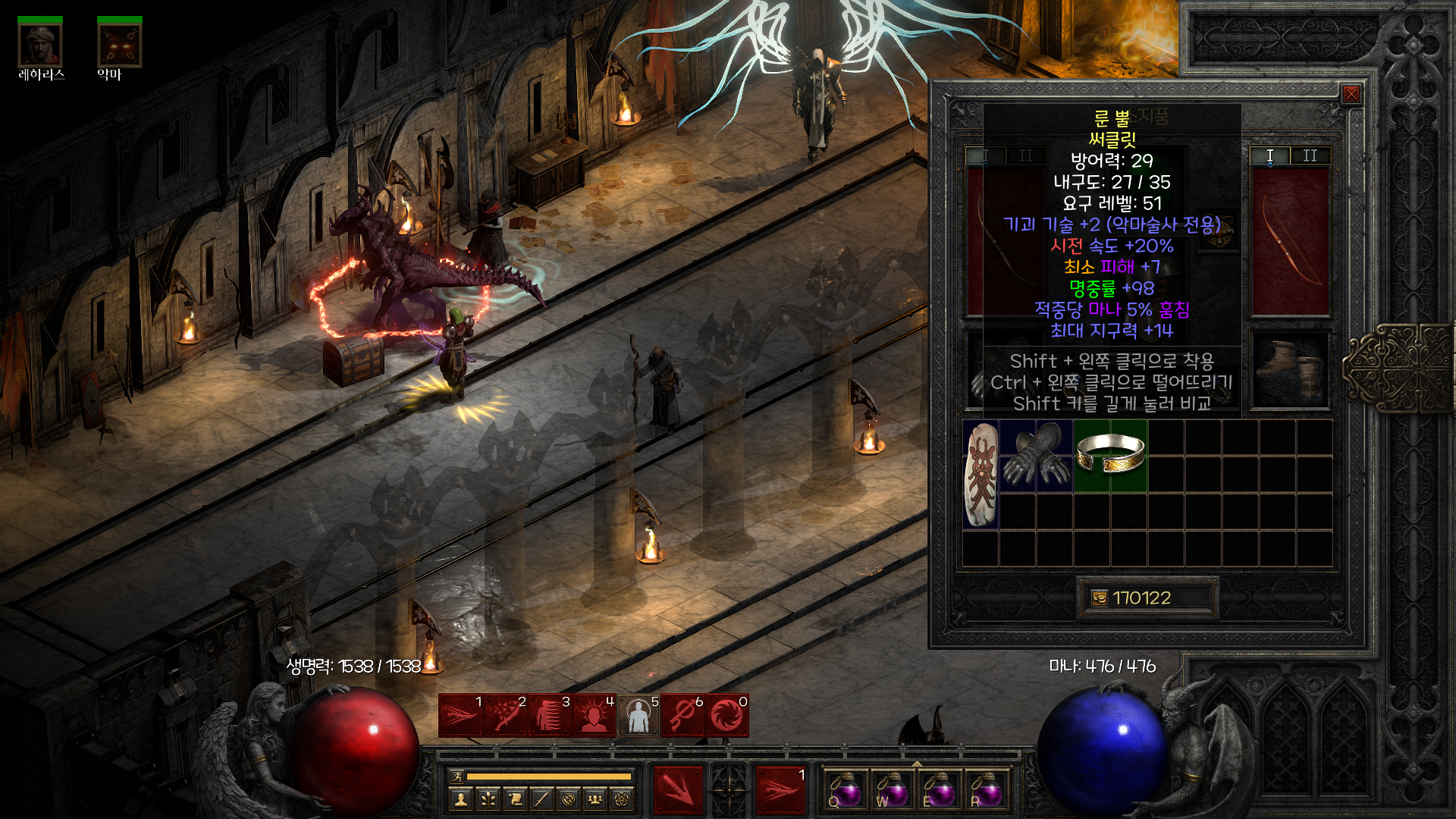Click the equipped boots slot
1456x819 pixels.
(x=1289, y=369)
